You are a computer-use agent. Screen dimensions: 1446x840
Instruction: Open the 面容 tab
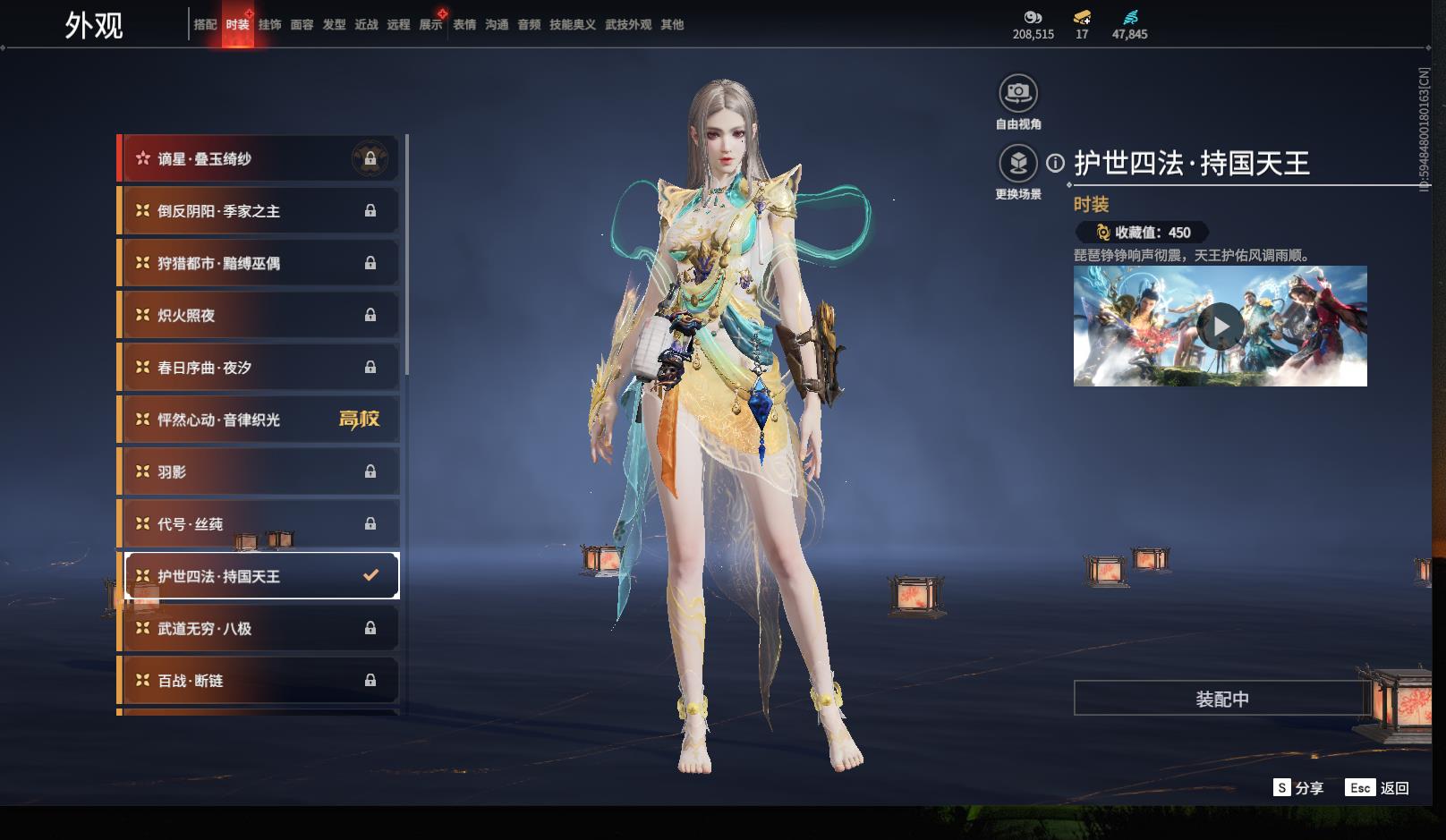point(302,25)
